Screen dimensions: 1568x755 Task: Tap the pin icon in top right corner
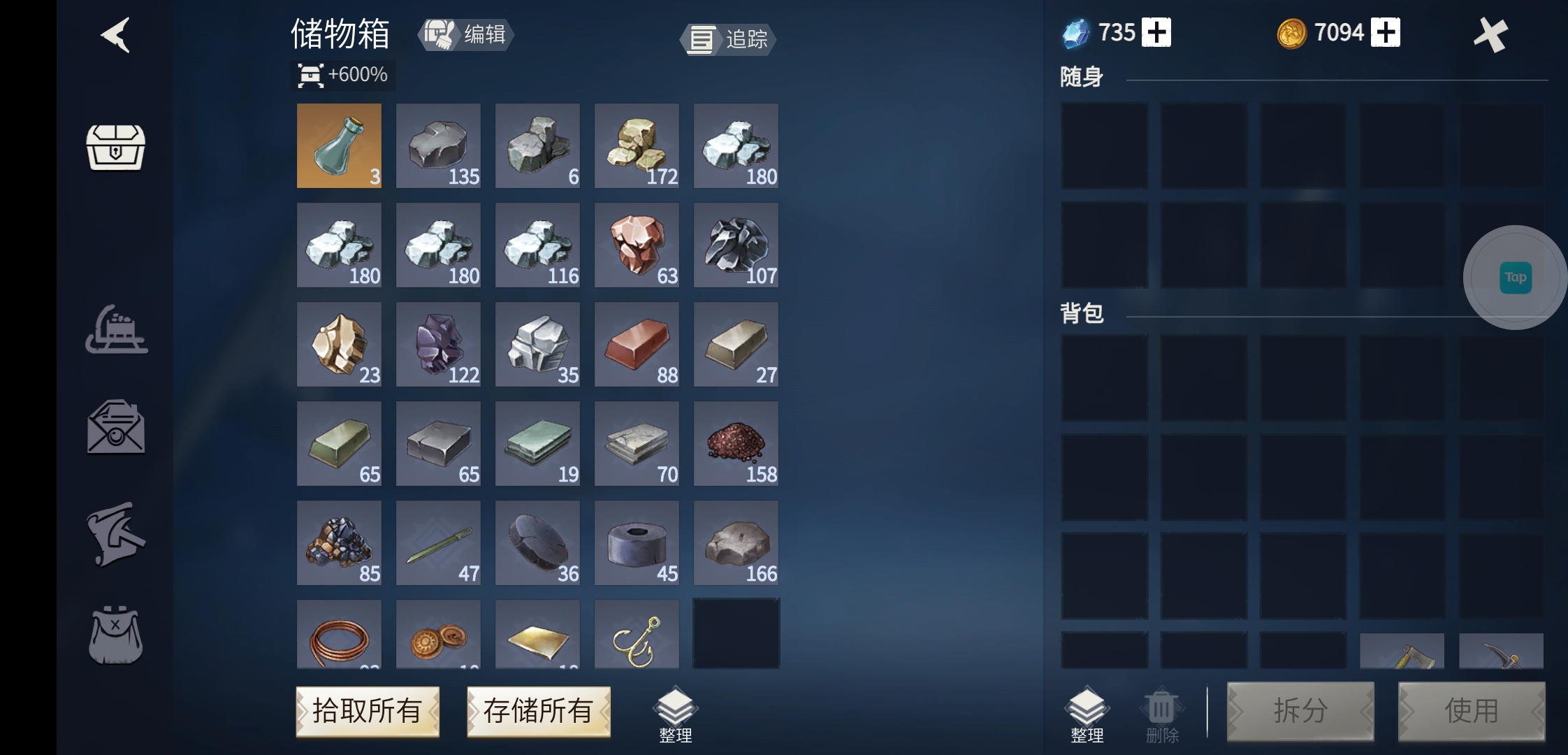pyautogui.click(x=1490, y=34)
